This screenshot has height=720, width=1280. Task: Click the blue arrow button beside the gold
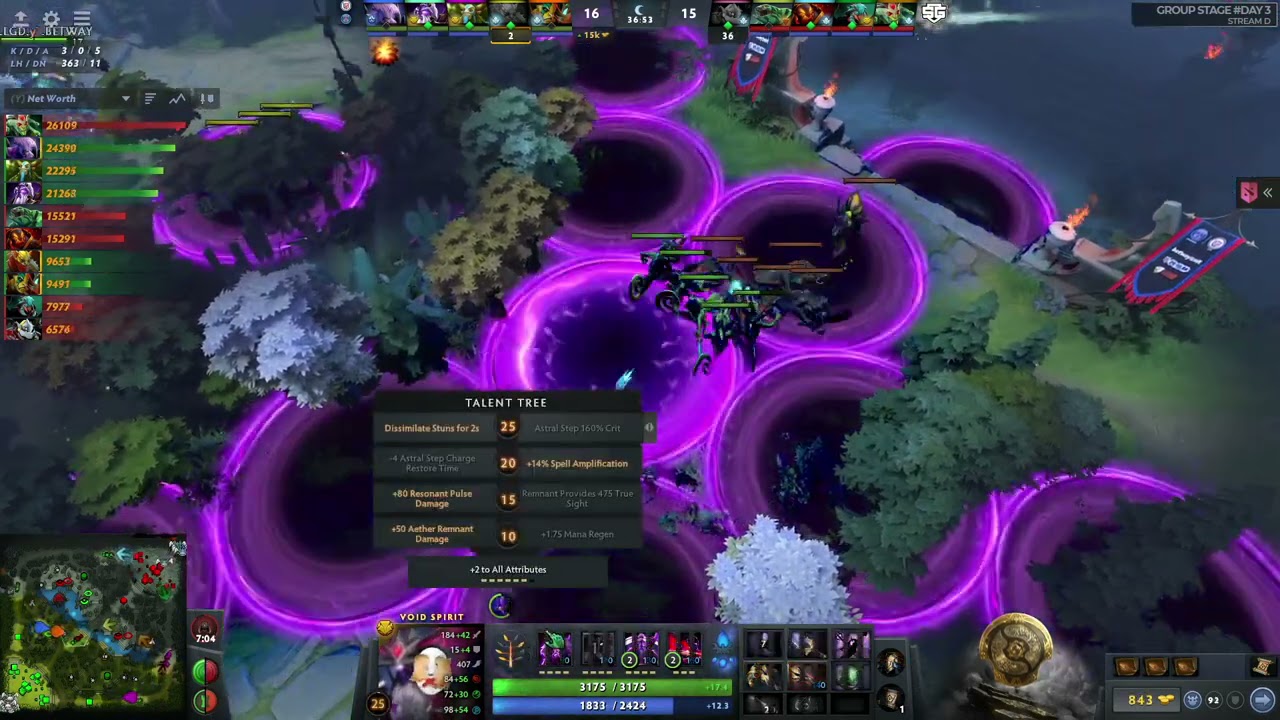[1262, 700]
